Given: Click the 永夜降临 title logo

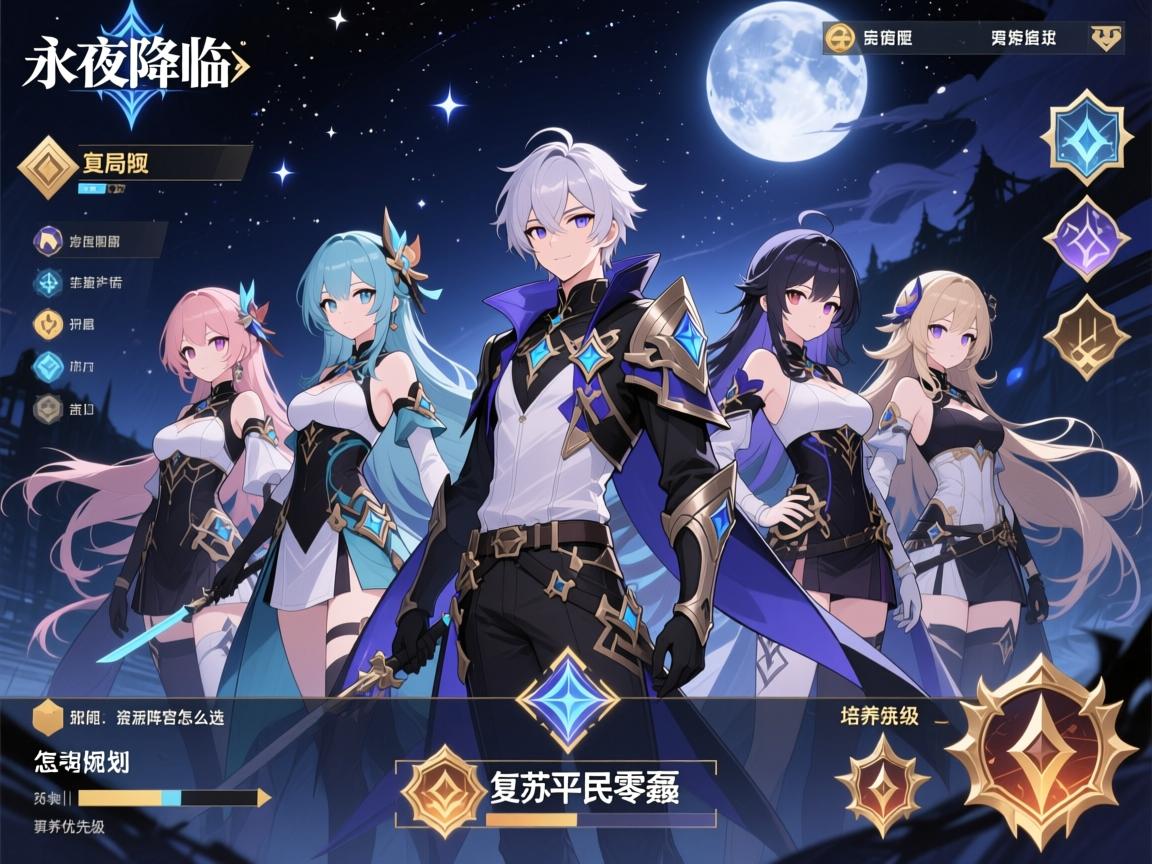Looking at the screenshot, I should coord(130,62).
